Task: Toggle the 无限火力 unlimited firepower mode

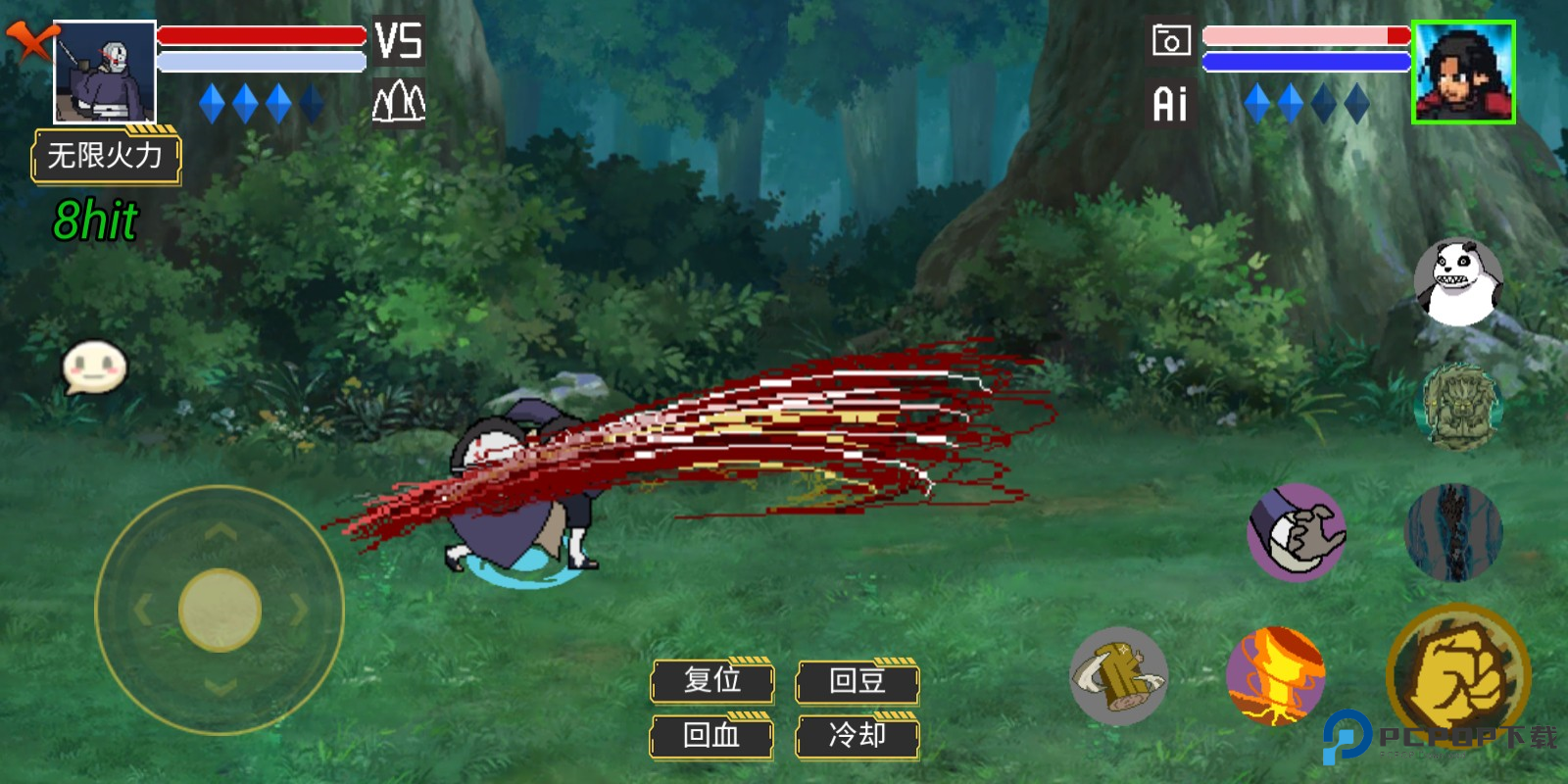Action: pos(106,156)
